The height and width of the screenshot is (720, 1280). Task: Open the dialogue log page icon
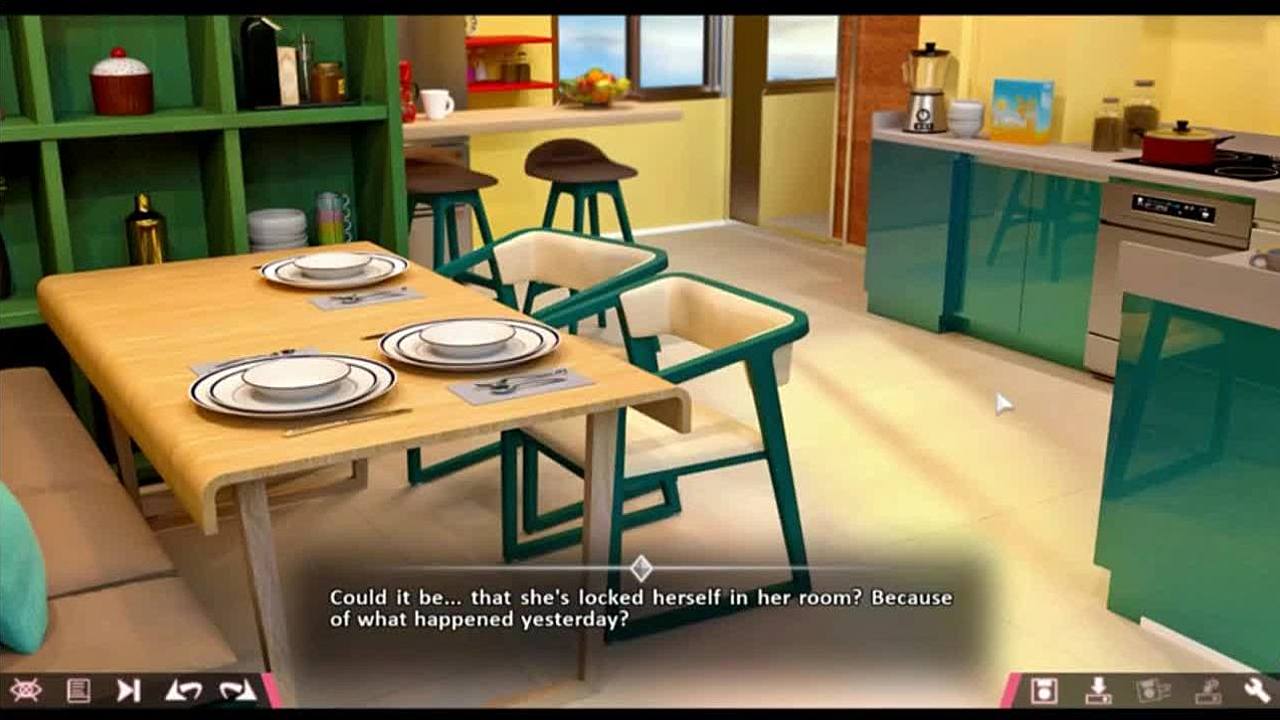(78, 690)
